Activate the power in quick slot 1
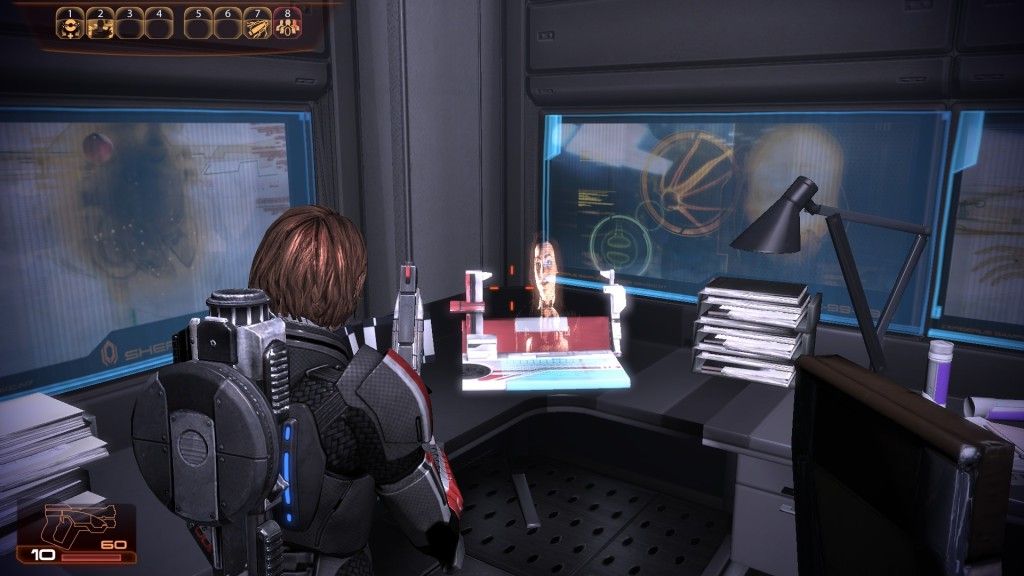This screenshot has height=576, width=1024. (x=70, y=26)
